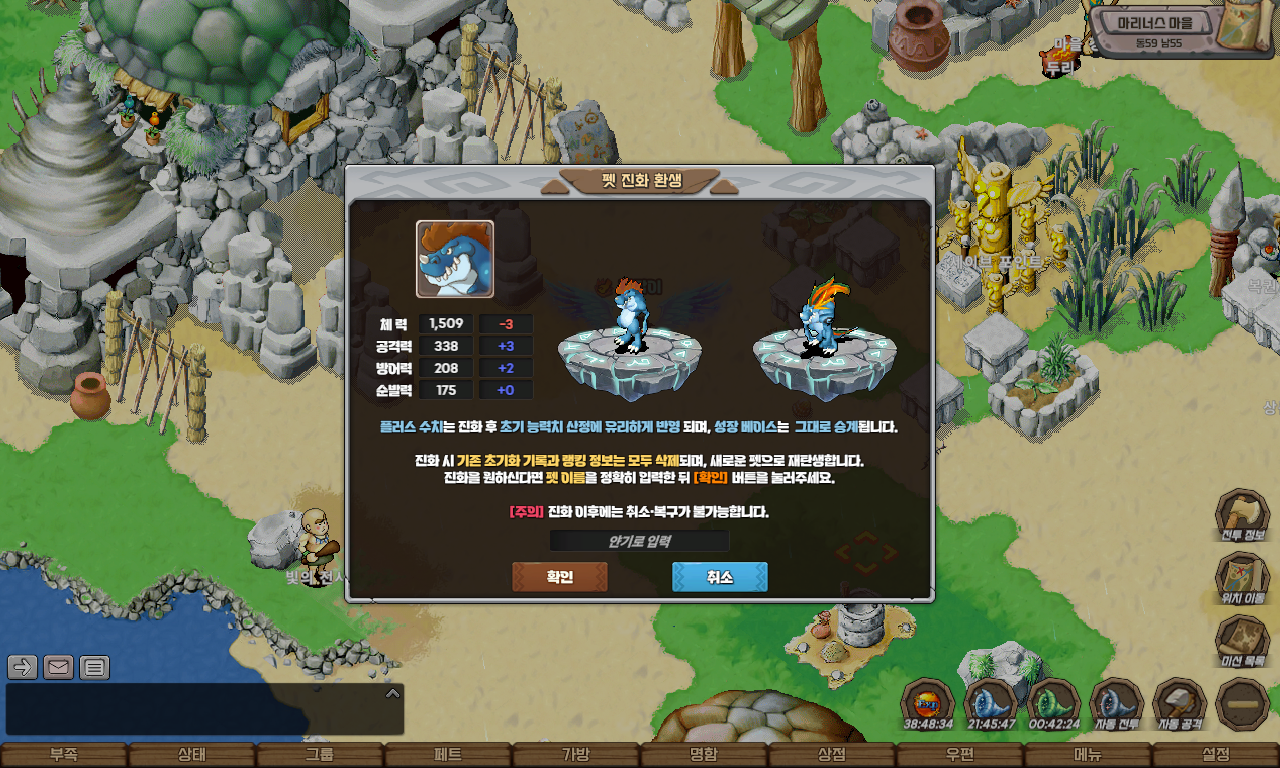This screenshot has width=1280, height=768.
Task: Open the 우편 mail menu
Action: [960, 755]
